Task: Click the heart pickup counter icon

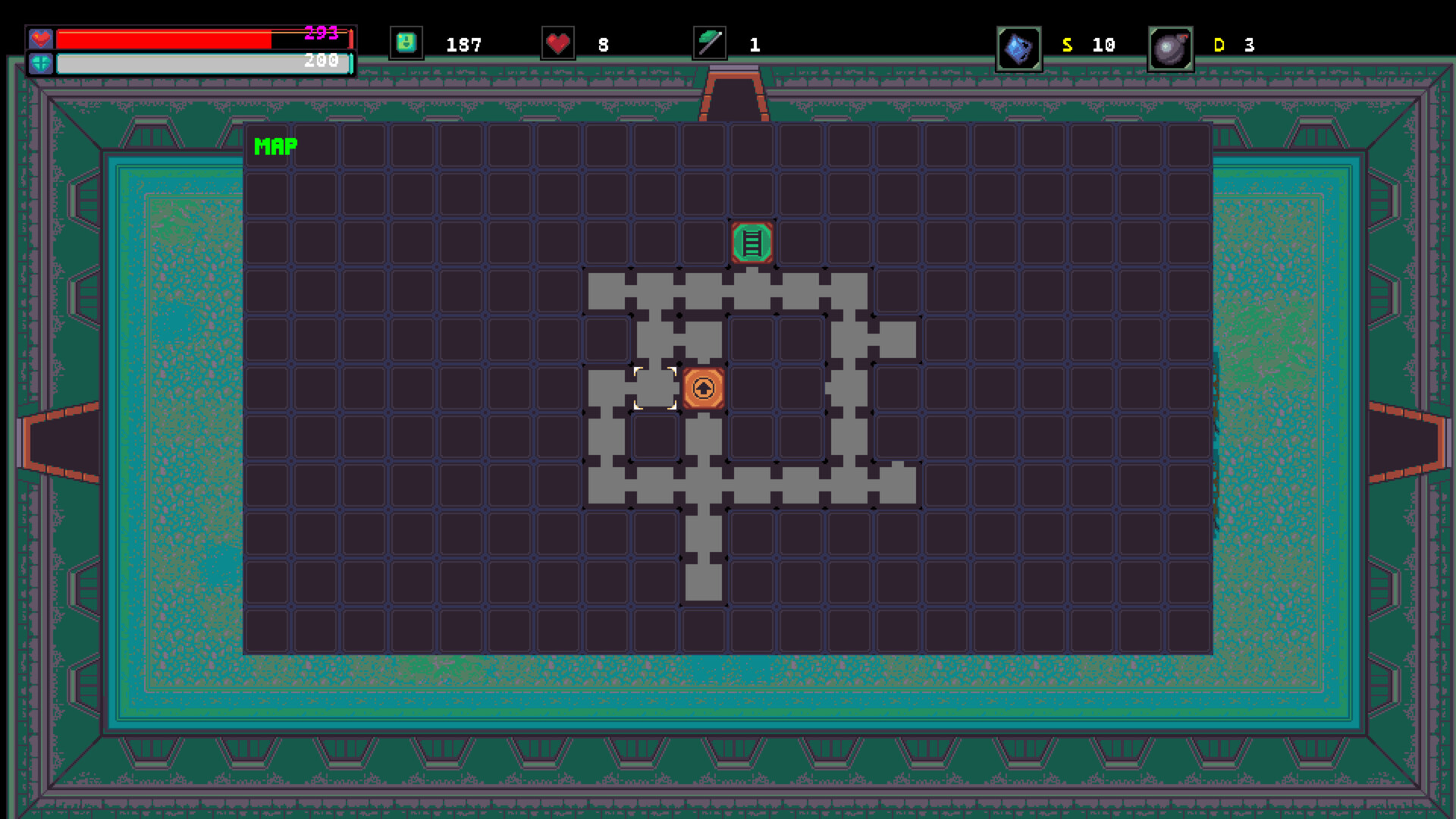Action: click(558, 43)
